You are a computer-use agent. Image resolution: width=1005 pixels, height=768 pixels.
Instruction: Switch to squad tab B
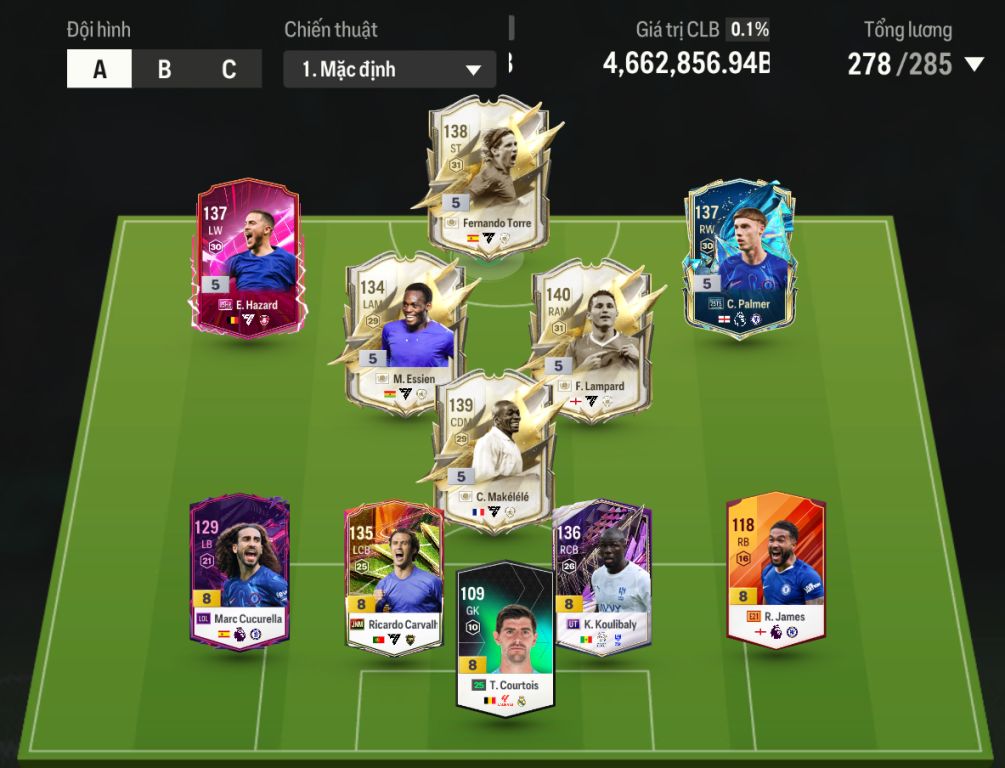[x=164, y=70]
